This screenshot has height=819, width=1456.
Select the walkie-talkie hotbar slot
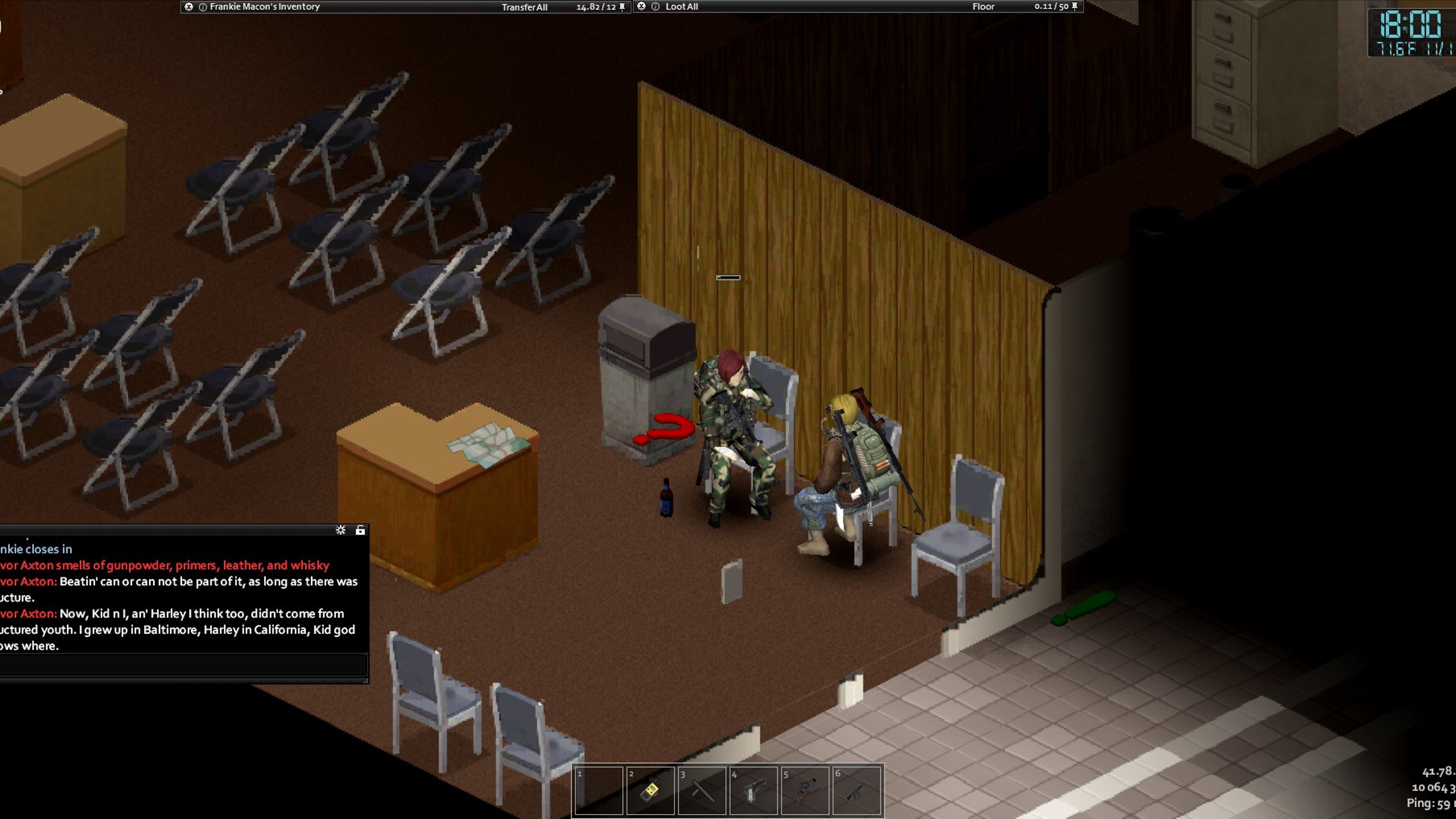pyautogui.click(x=650, y=790)
